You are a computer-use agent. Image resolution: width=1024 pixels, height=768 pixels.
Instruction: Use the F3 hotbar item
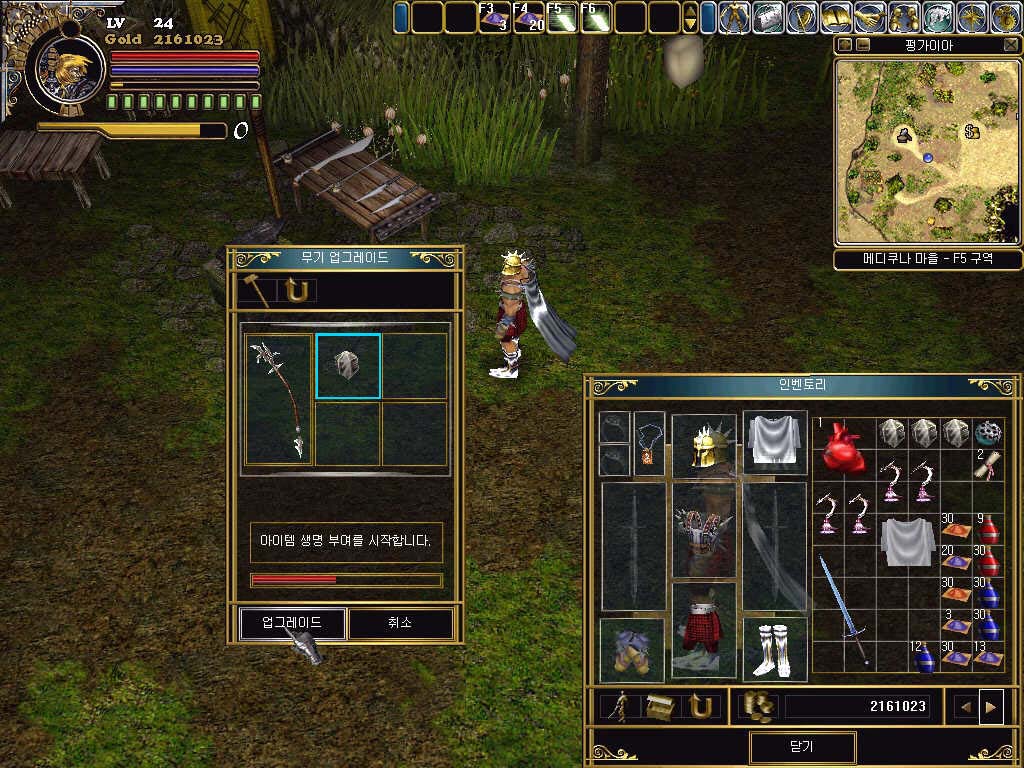(x=494, y=18)
